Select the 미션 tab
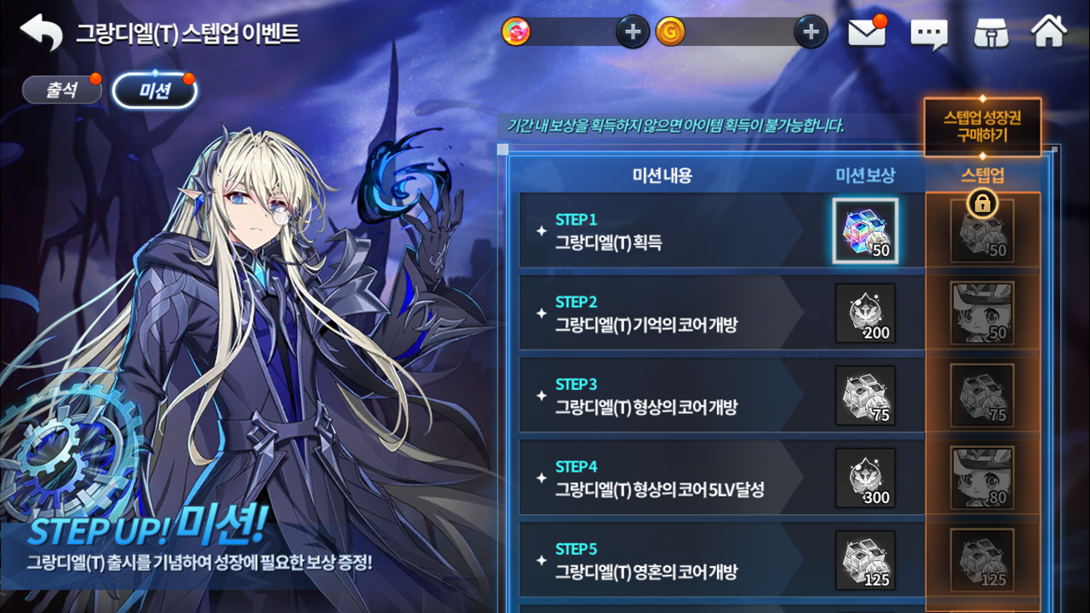1090x613 pixels. click(154, 91)
